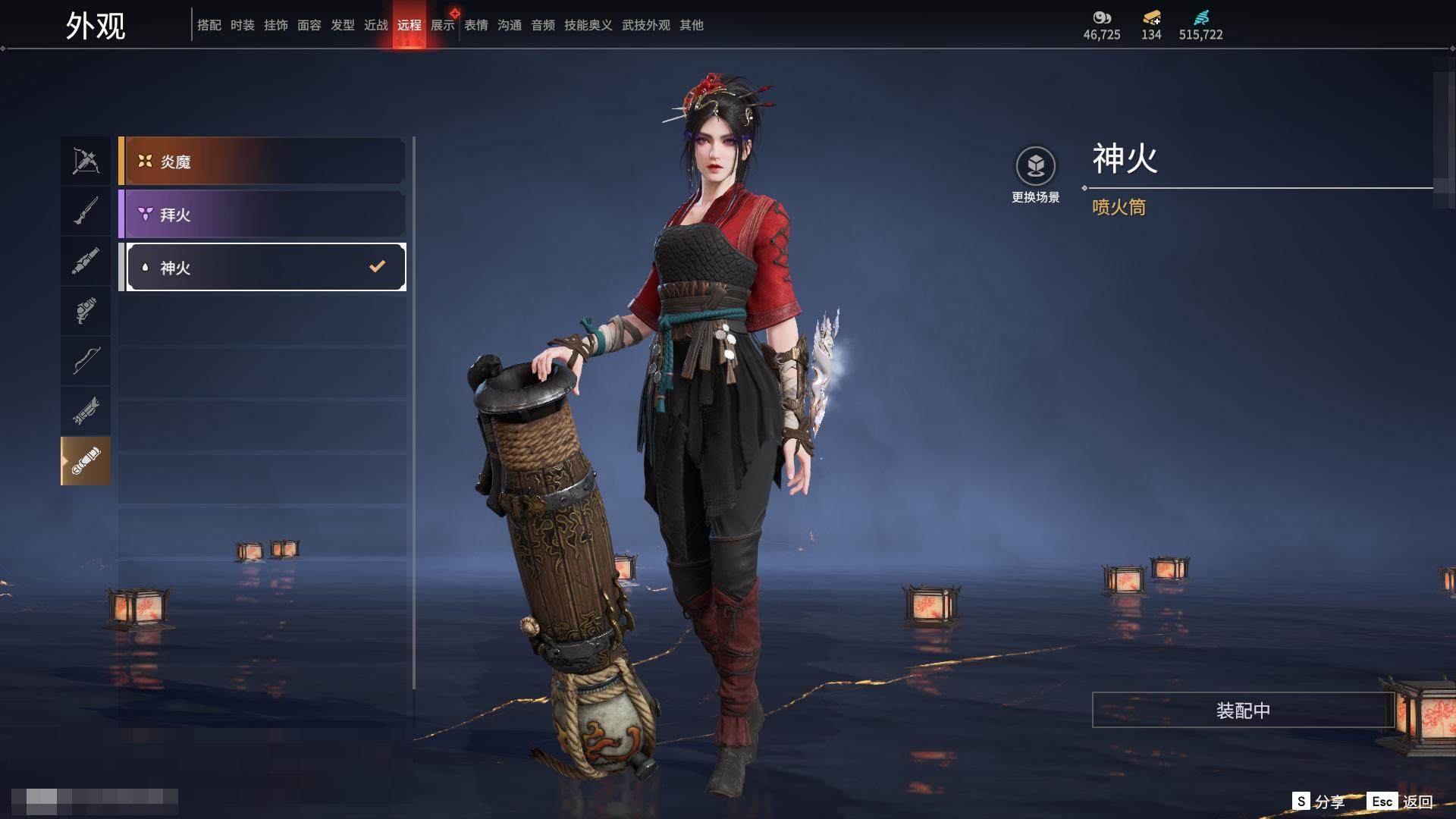Open the 武技外观 tab
The width and height of the screenshot is (1456, 819).
tap(646, 25)
